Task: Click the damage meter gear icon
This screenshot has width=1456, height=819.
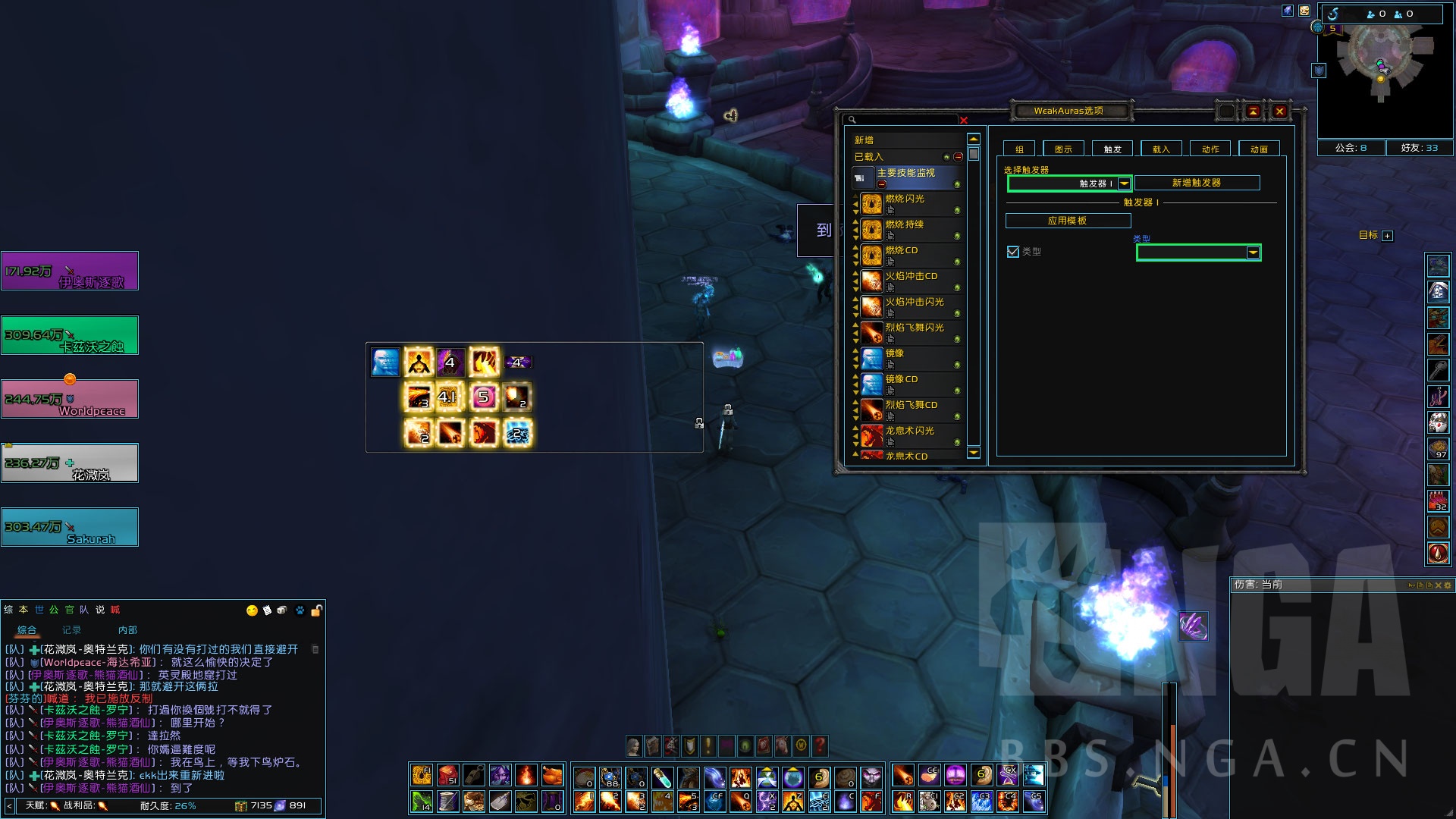Action: click(1448, 585)
